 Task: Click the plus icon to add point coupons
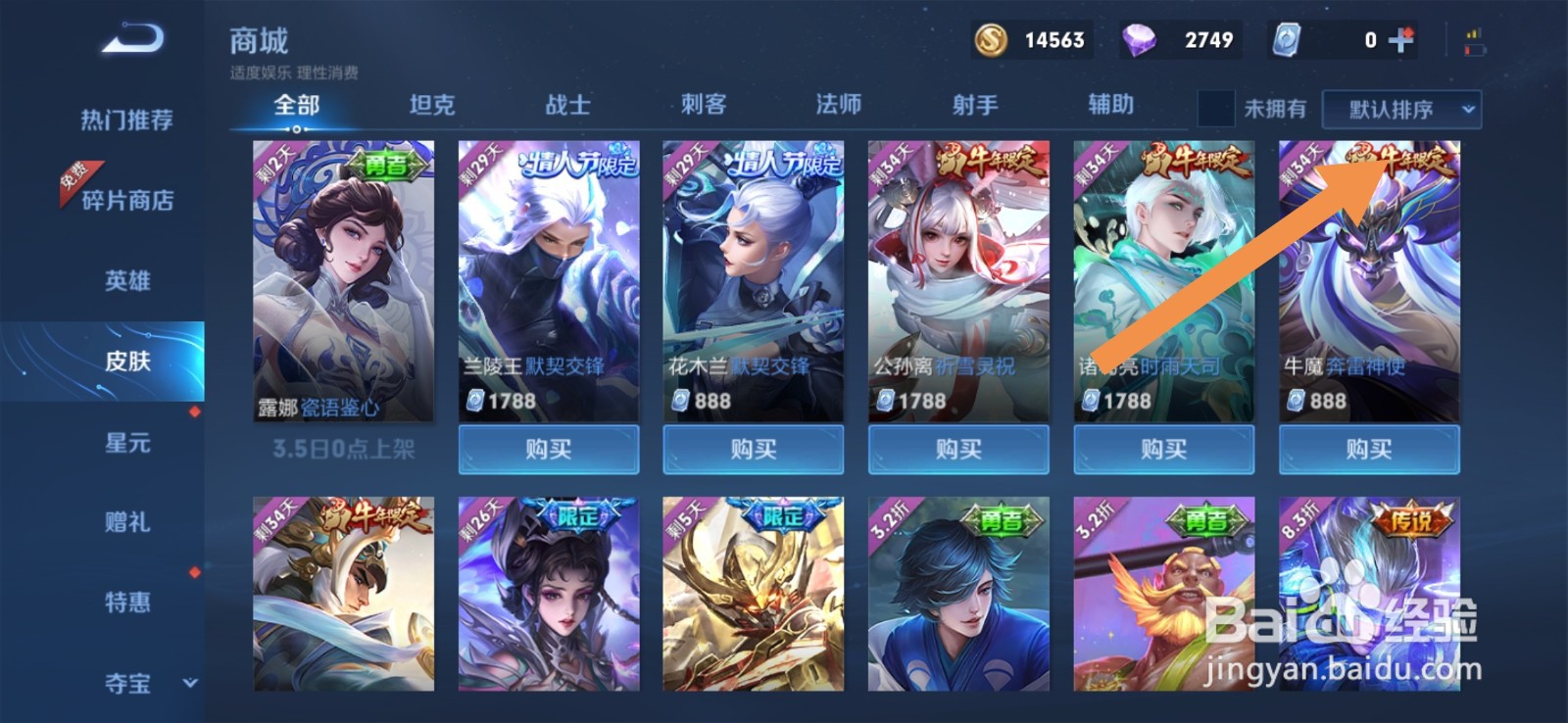click(x=1403, y=40)
